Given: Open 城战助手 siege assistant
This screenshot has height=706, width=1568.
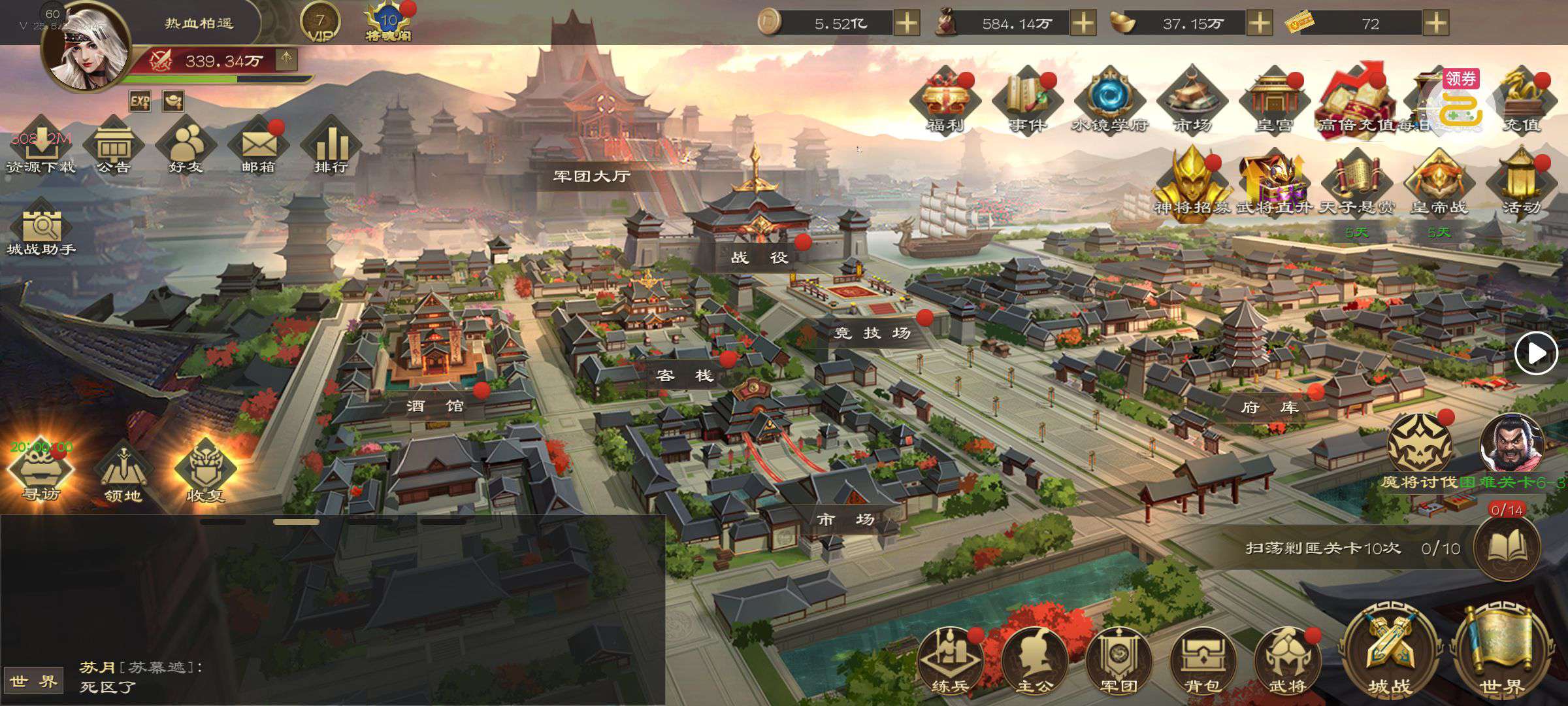Looking at the screenshot, I should (x=41, y=229).
